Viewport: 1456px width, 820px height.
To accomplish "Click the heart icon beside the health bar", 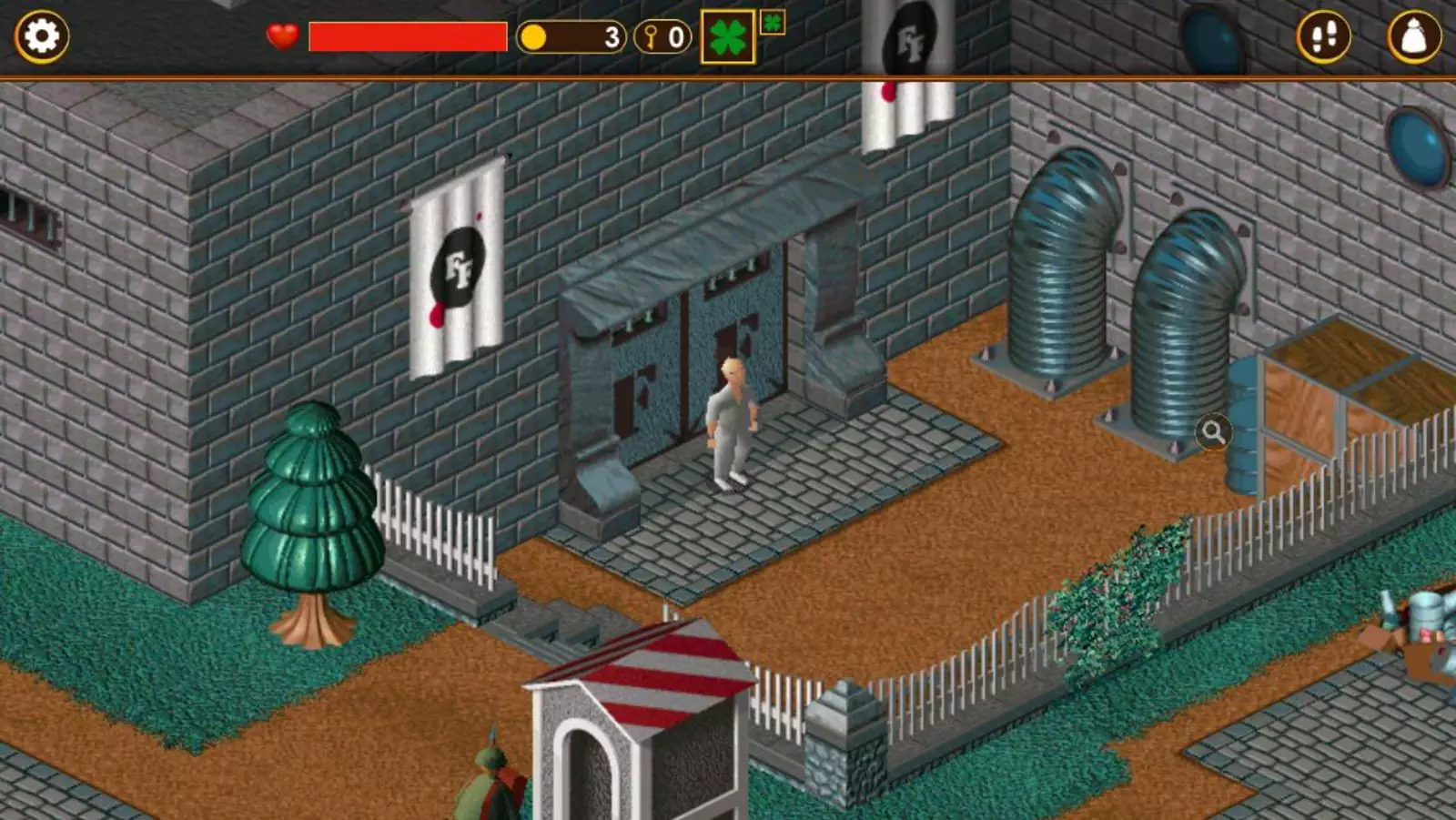I will pyautogui.click(x=281, y=38).
